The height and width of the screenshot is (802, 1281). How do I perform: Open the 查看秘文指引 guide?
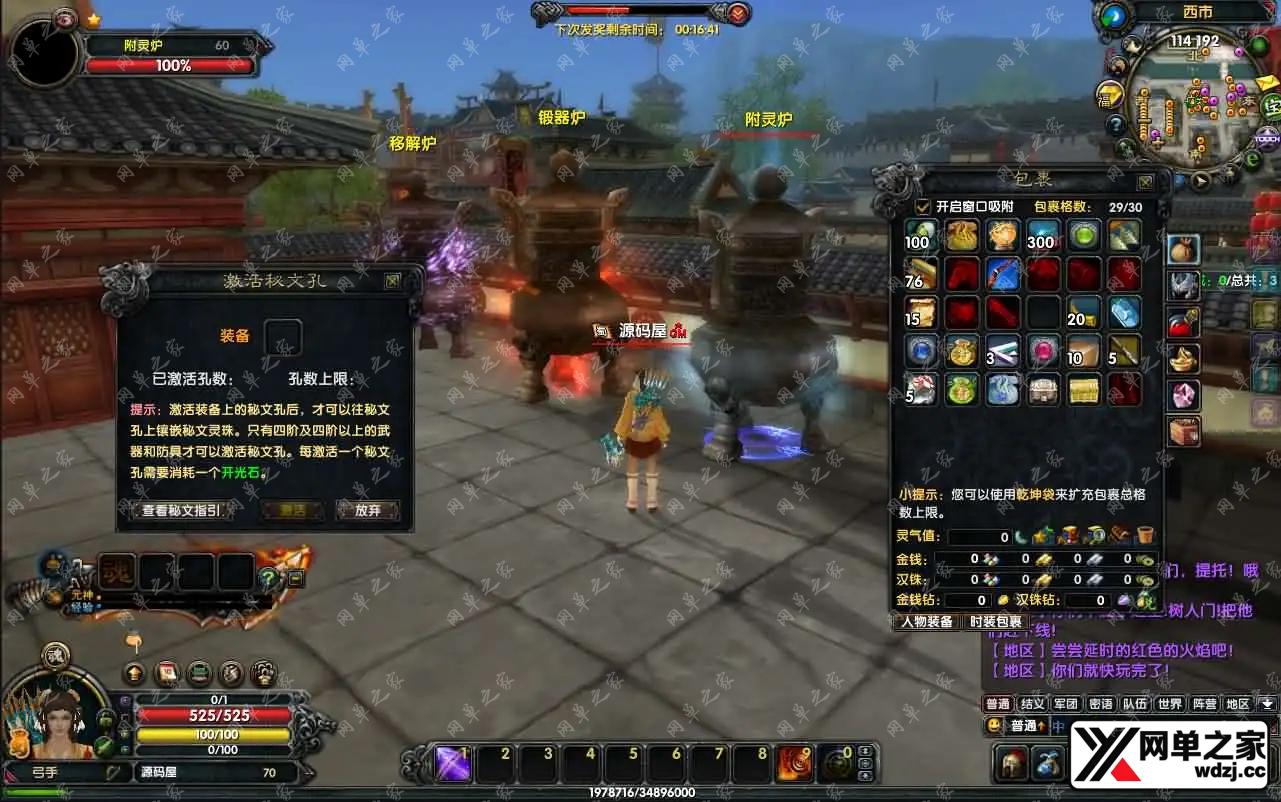(181, 511)
